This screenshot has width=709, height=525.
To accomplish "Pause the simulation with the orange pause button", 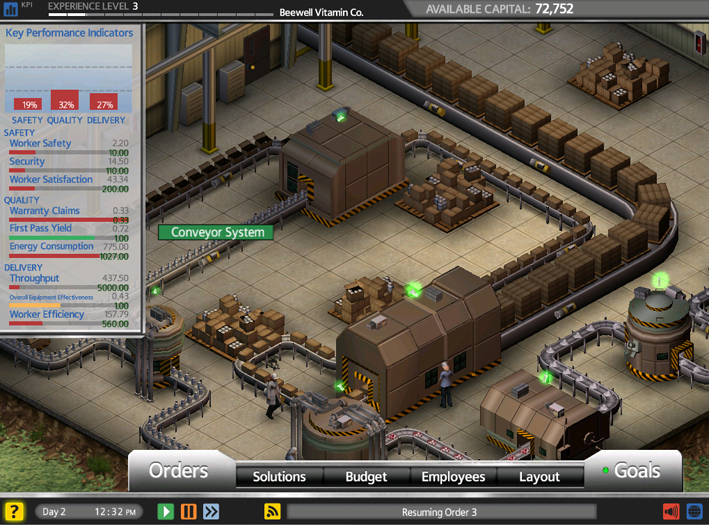I will pyautogui.click(x=189, y=512).
